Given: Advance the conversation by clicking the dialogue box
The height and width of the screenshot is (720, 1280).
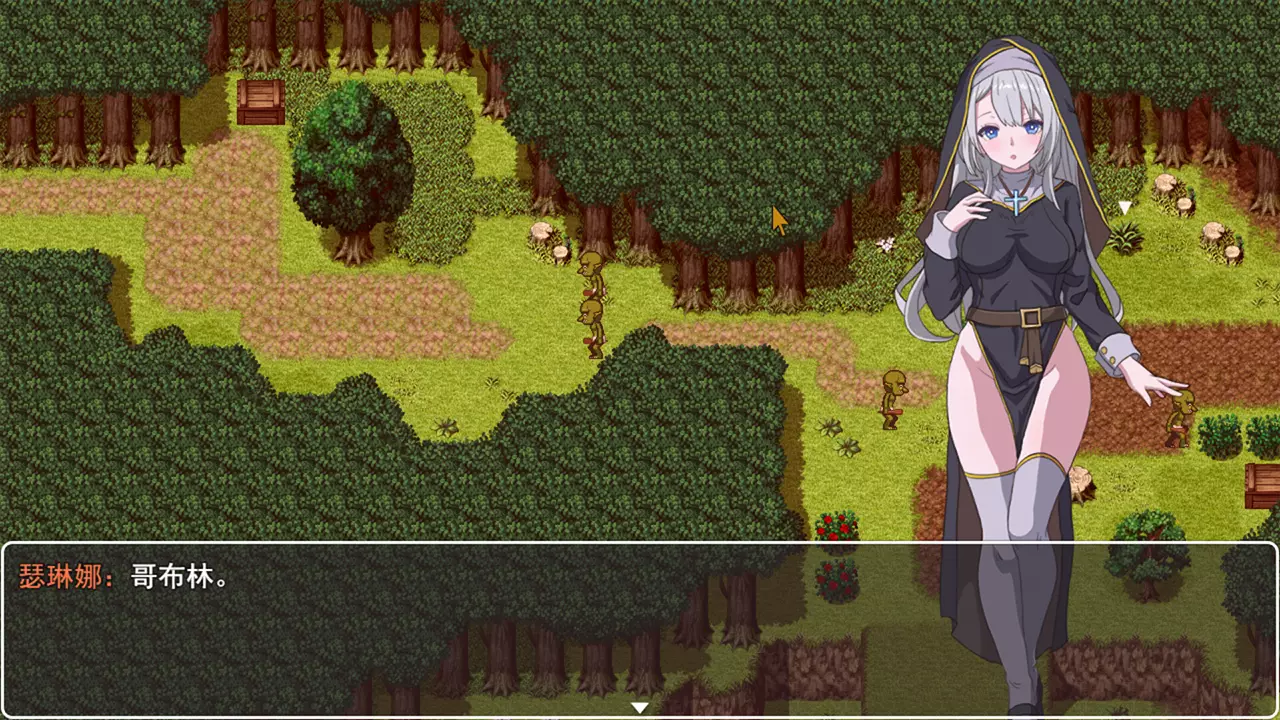Looking at the screenshot, I should (x=500, y=620).
